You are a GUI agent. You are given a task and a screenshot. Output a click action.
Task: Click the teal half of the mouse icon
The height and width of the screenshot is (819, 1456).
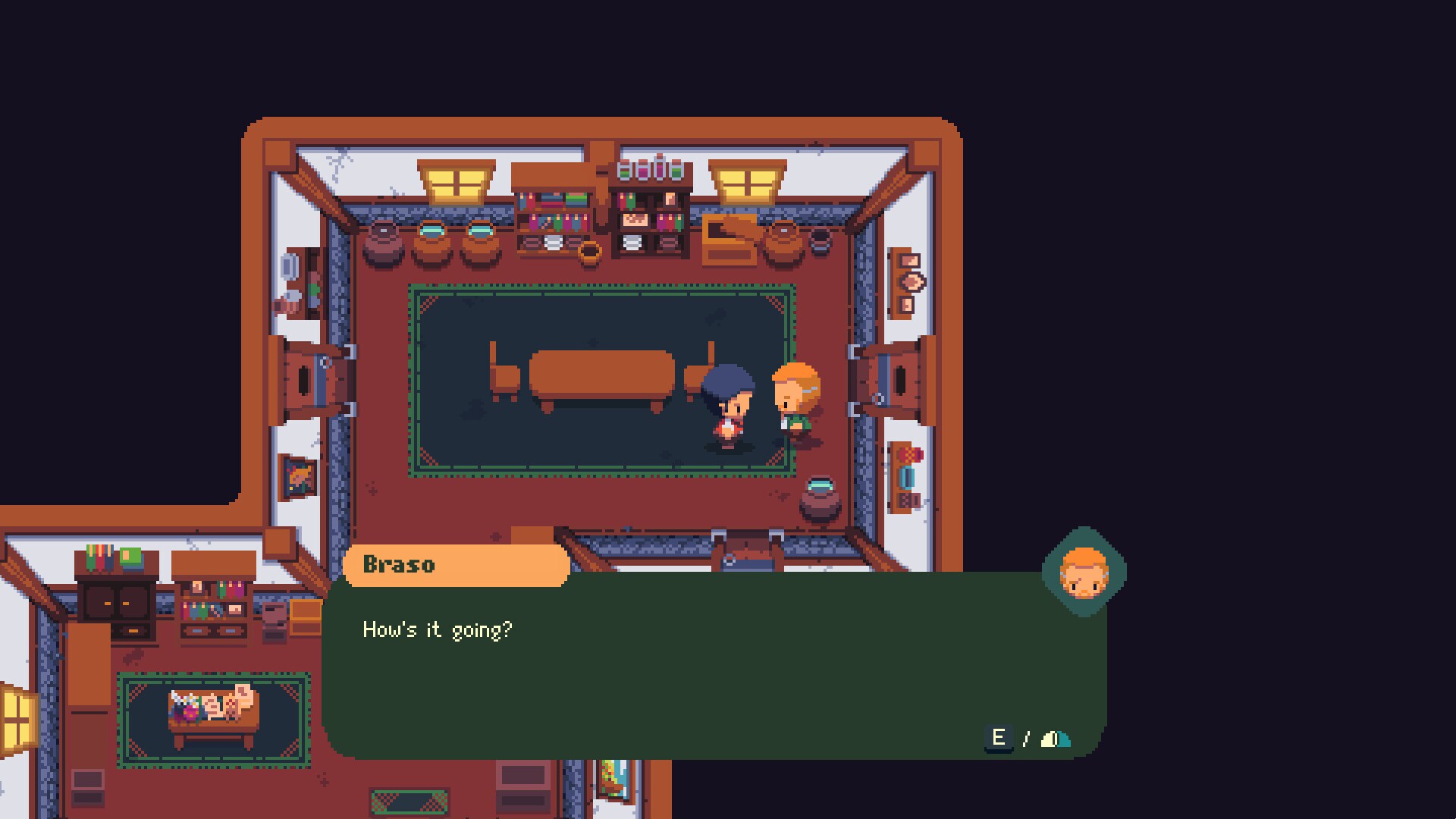1063,739
